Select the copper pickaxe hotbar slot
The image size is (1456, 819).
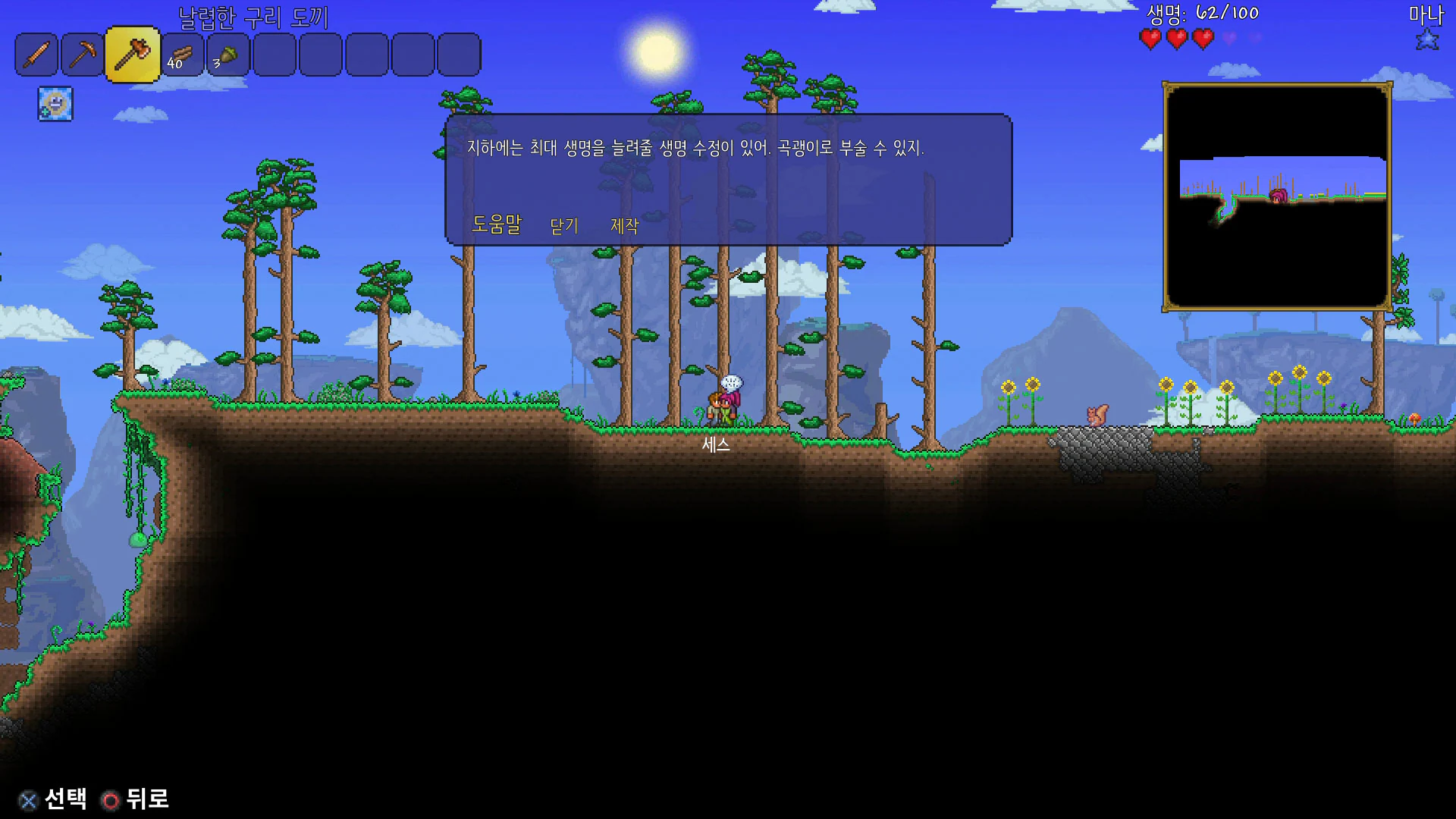point(82,55)
